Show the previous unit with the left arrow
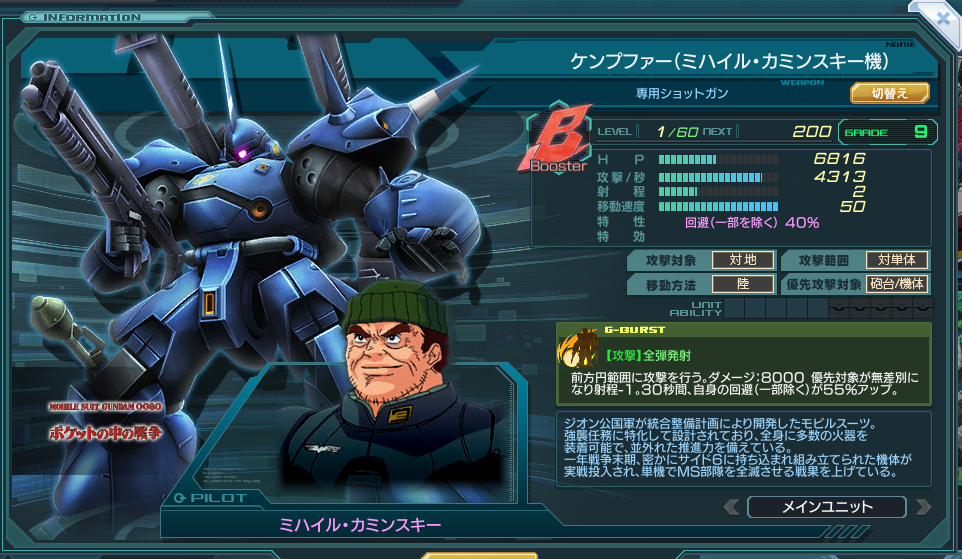 (732, 507)
